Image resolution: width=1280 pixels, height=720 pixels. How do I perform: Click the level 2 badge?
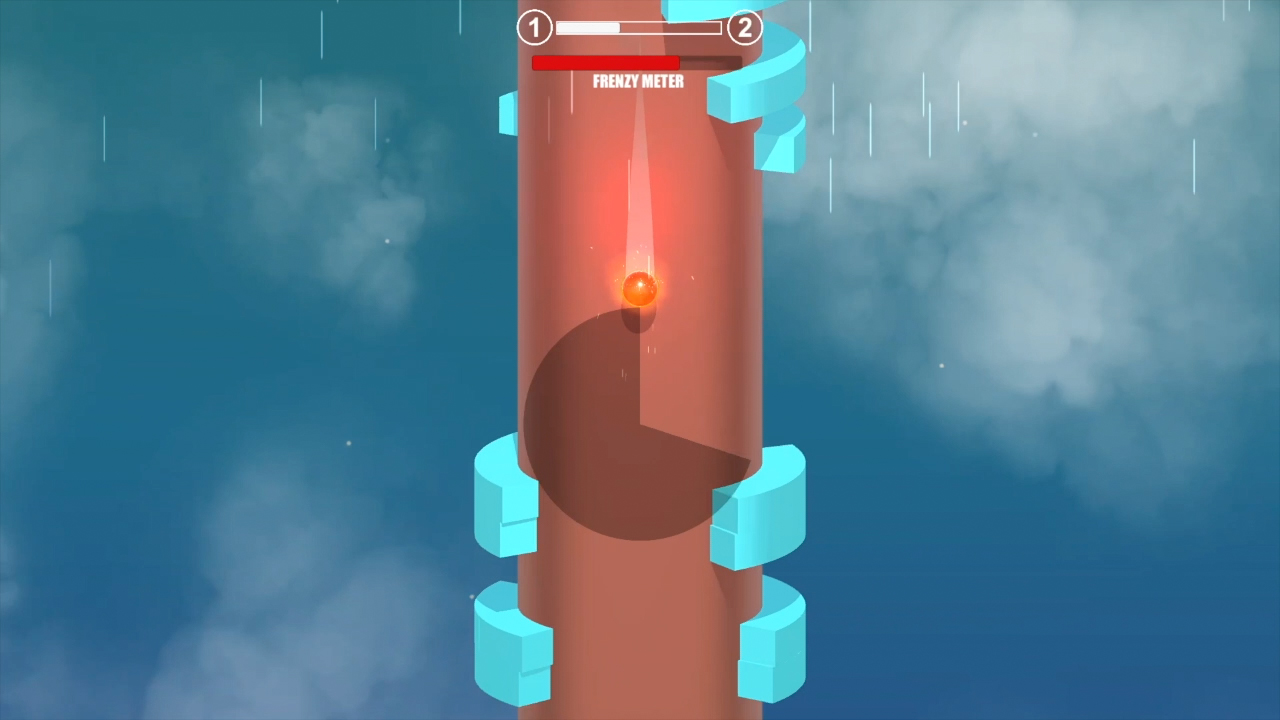tap(743, 28)
